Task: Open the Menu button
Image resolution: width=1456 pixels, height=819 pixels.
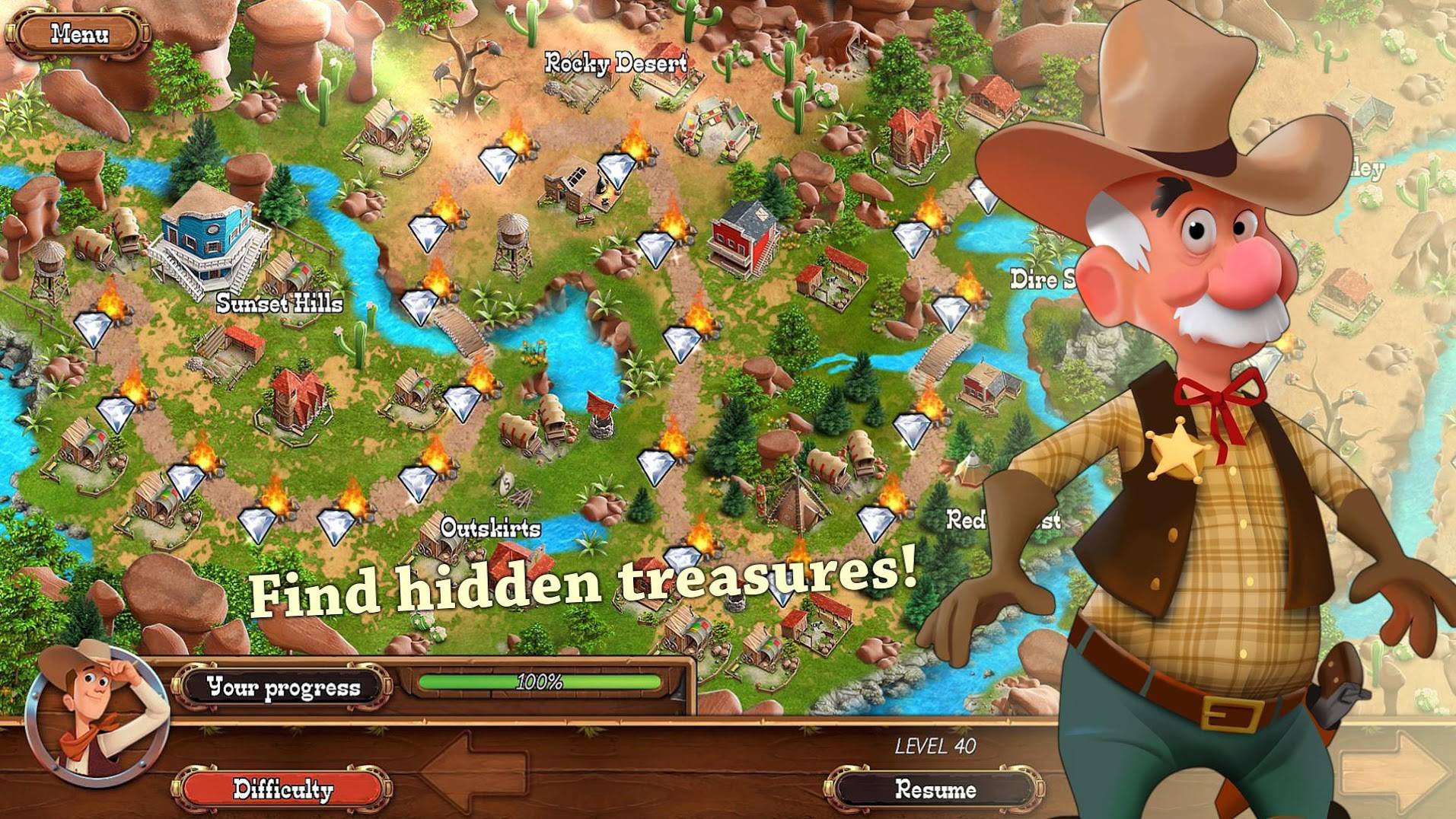Action: click(79, 34)
